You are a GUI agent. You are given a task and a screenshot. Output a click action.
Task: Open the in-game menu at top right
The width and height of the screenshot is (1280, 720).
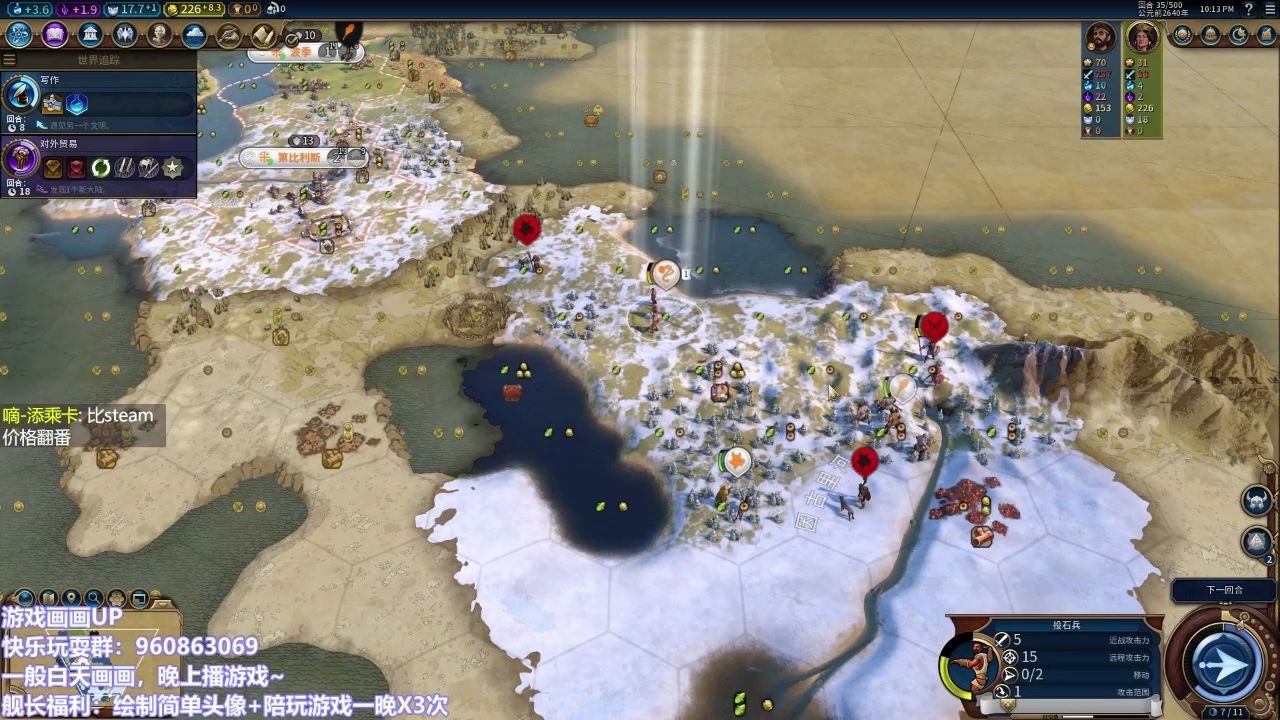(1270, 9)
